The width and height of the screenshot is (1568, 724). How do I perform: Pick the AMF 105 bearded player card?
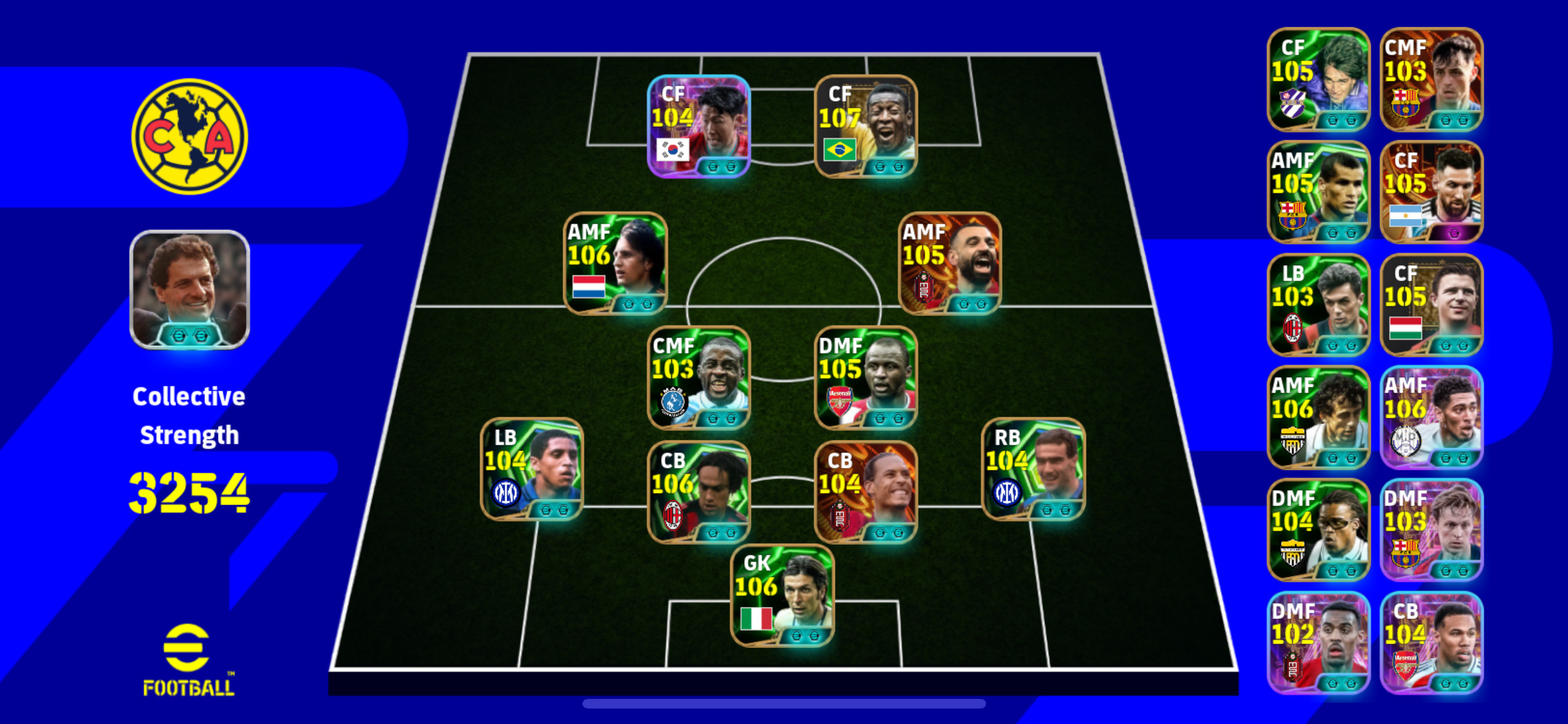pyautogui.click(x=949, y=263)
